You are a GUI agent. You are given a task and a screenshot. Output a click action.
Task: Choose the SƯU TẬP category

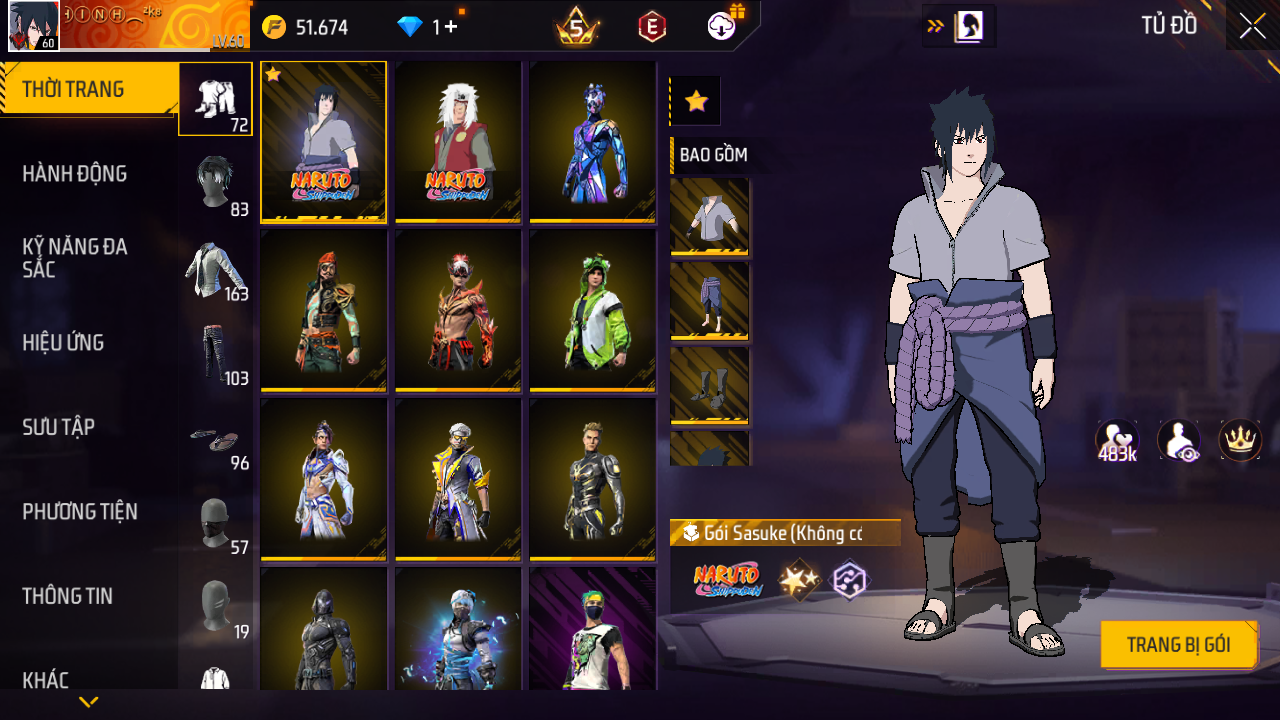[x=59, y=427]
